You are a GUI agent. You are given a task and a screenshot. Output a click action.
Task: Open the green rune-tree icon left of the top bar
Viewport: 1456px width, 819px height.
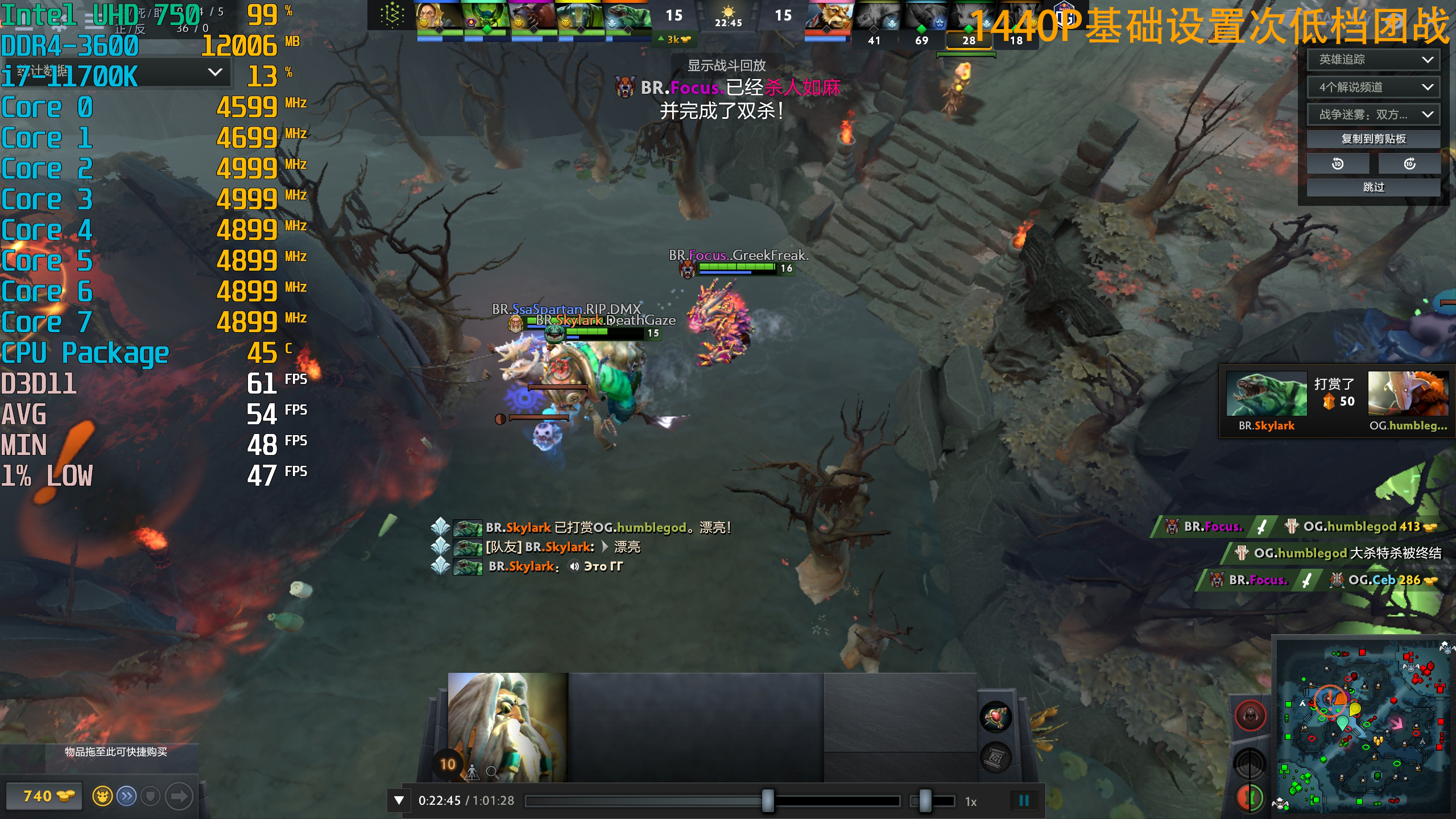click(x=392, y=15)
